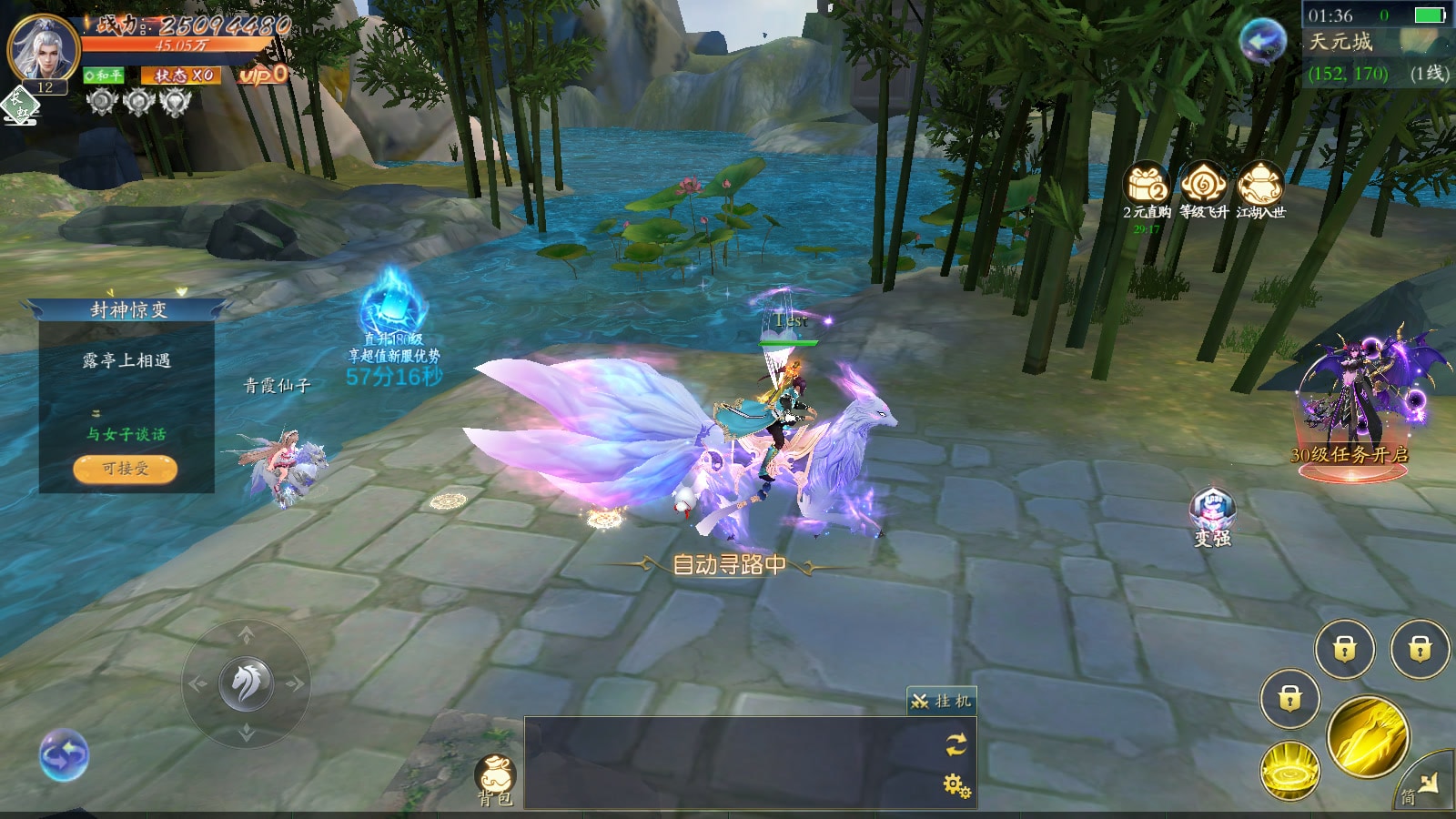Select the 与女子谈话 quest objective

point(126,434)
